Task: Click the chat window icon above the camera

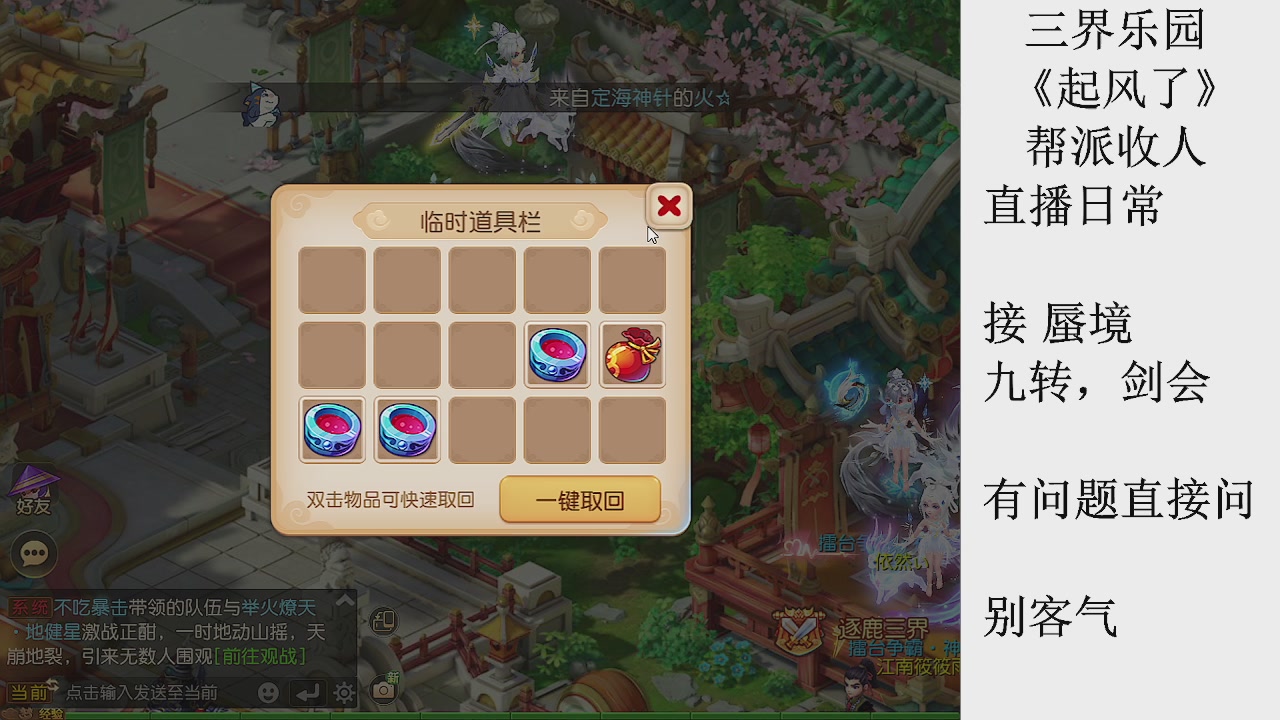Action: click(x=383, y=622)
